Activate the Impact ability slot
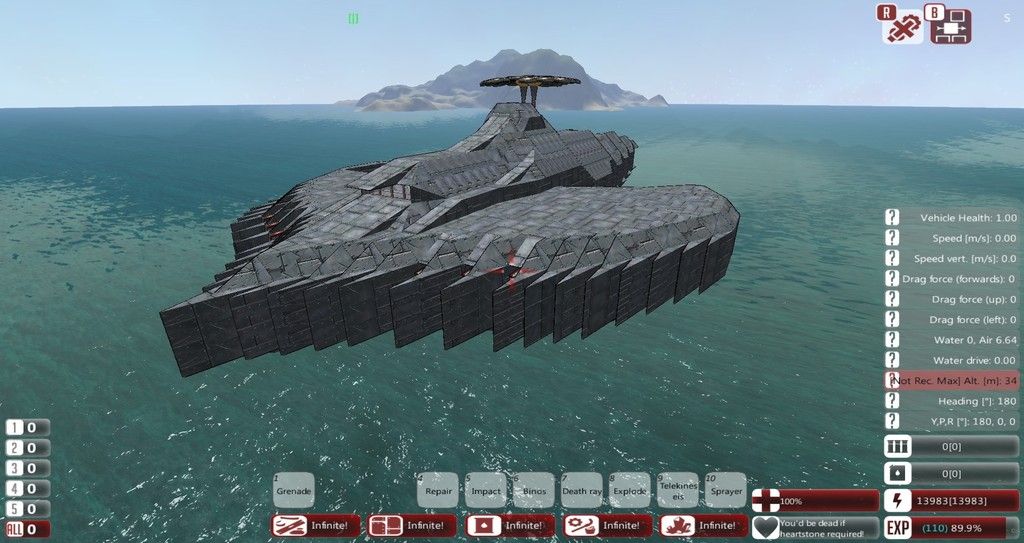This screenshot has width=1024, height=543. click(486, 491)
